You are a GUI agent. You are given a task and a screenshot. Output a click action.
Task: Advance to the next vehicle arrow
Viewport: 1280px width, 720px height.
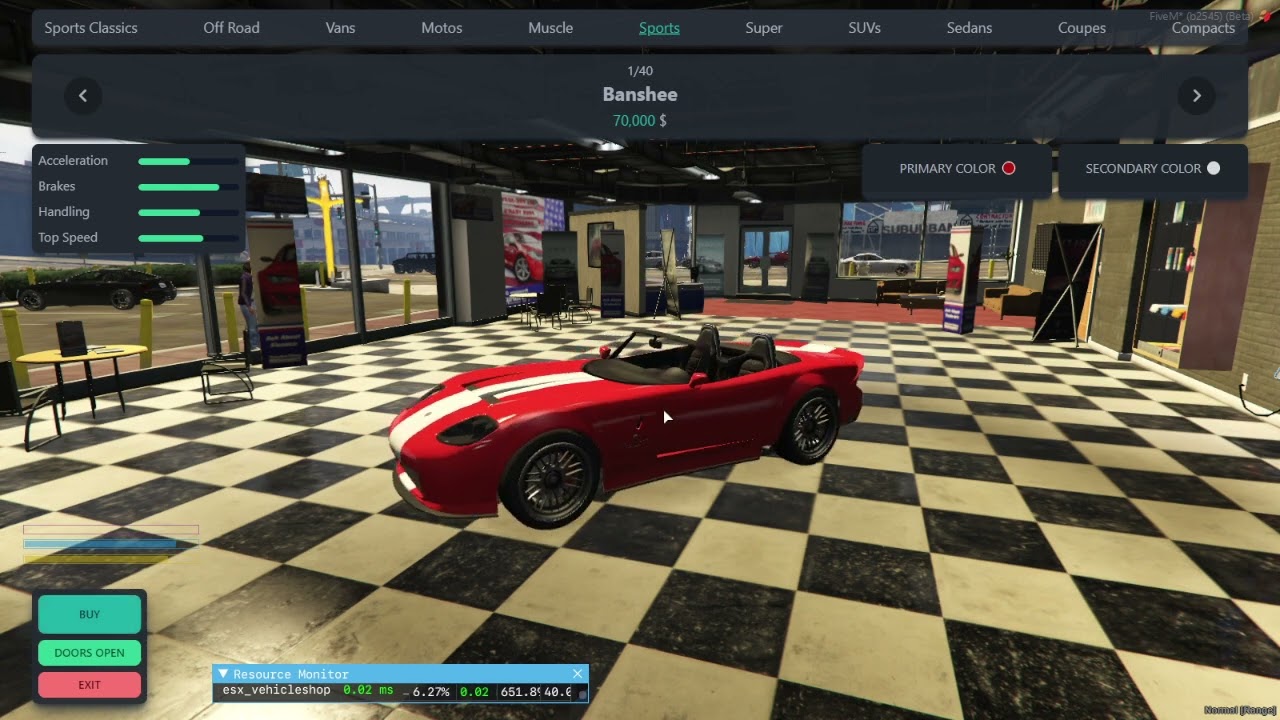[x=1196, y=96]
